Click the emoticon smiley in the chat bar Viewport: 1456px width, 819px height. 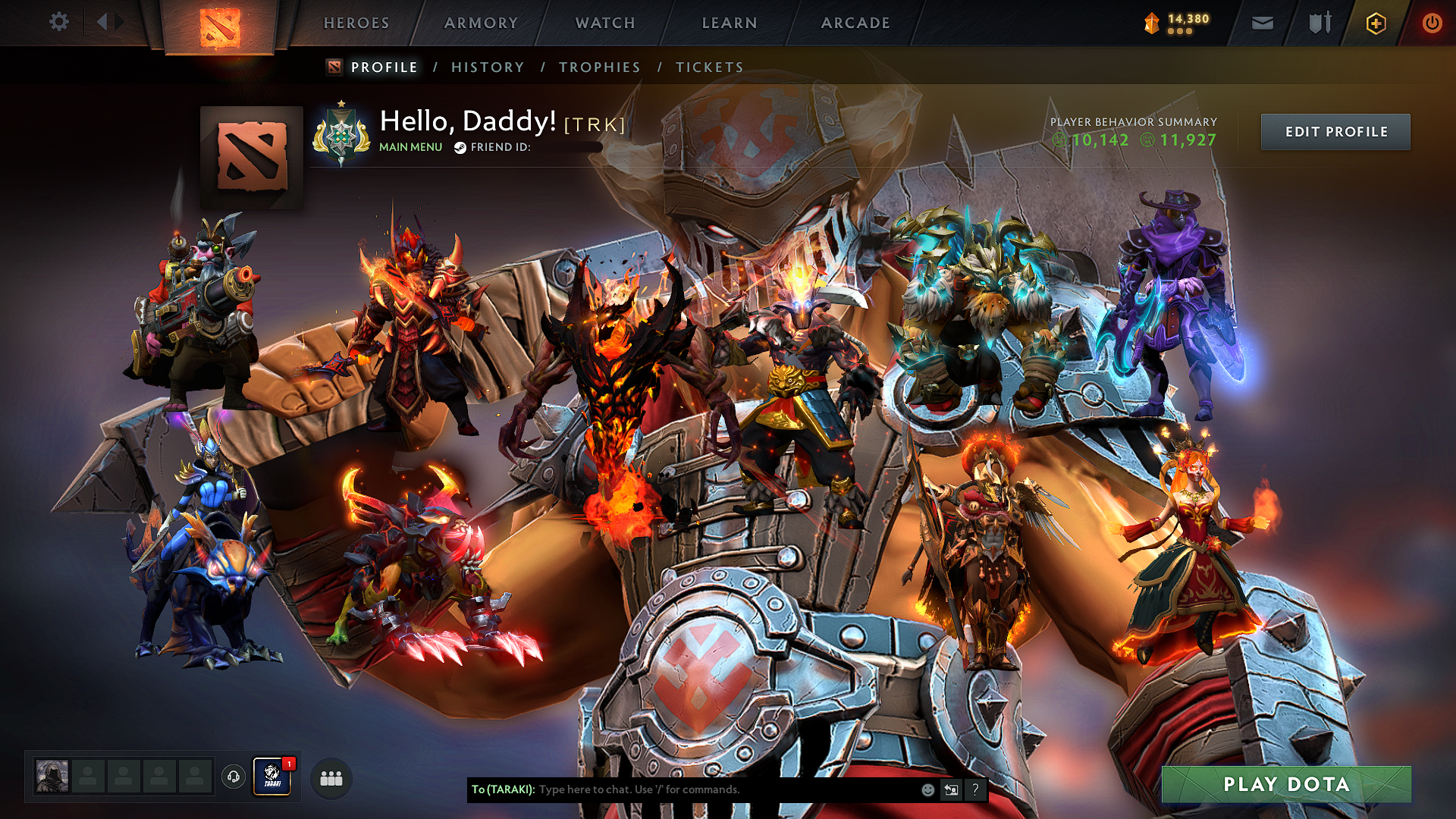927,789
